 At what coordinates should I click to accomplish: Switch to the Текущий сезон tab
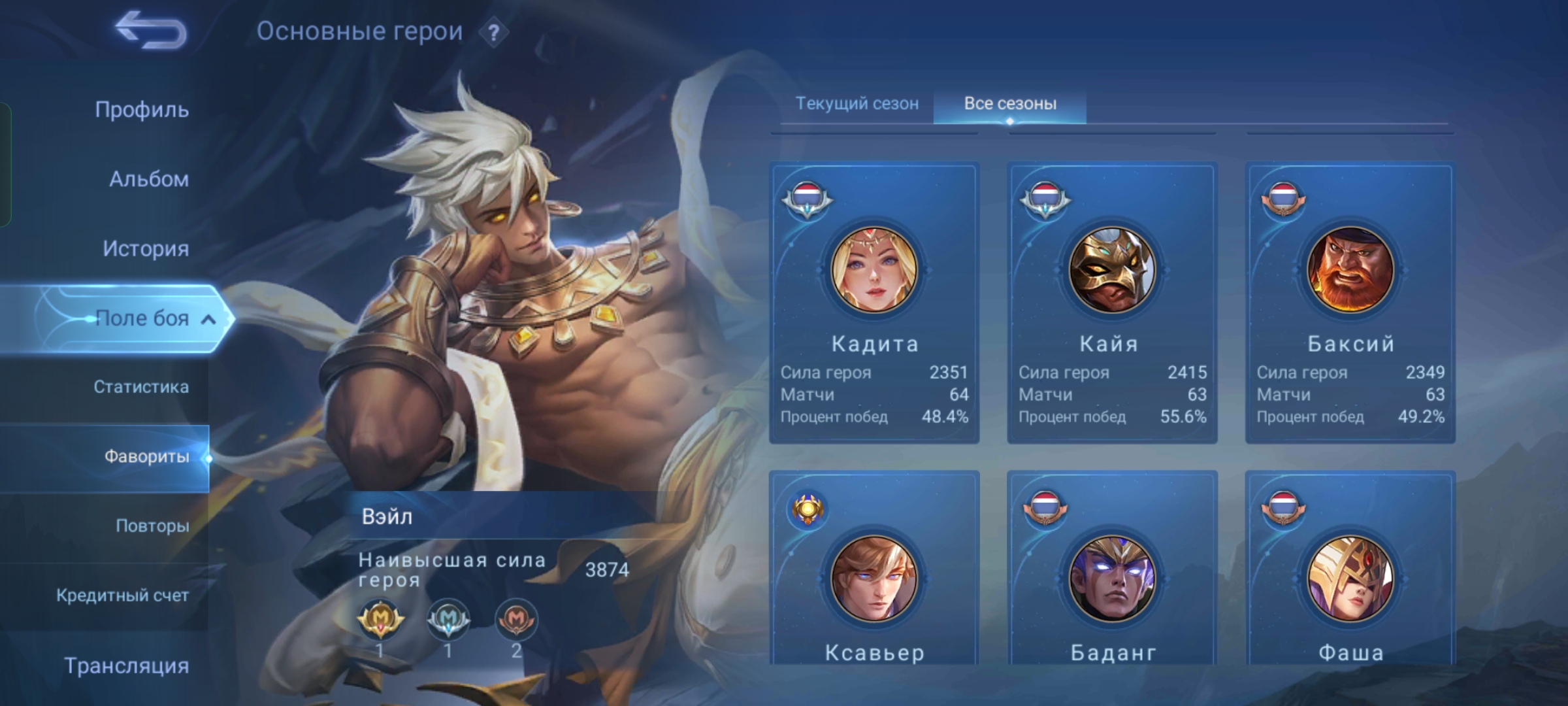tap(857, 103)
